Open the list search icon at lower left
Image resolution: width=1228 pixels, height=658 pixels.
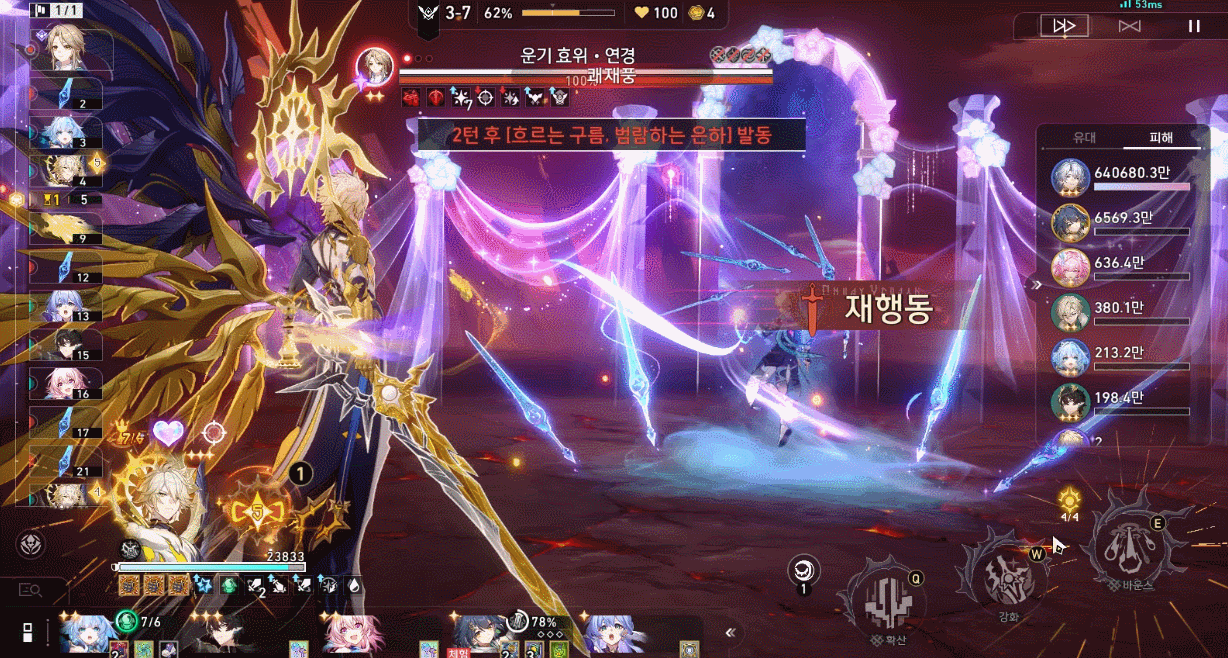pos(30,592)
